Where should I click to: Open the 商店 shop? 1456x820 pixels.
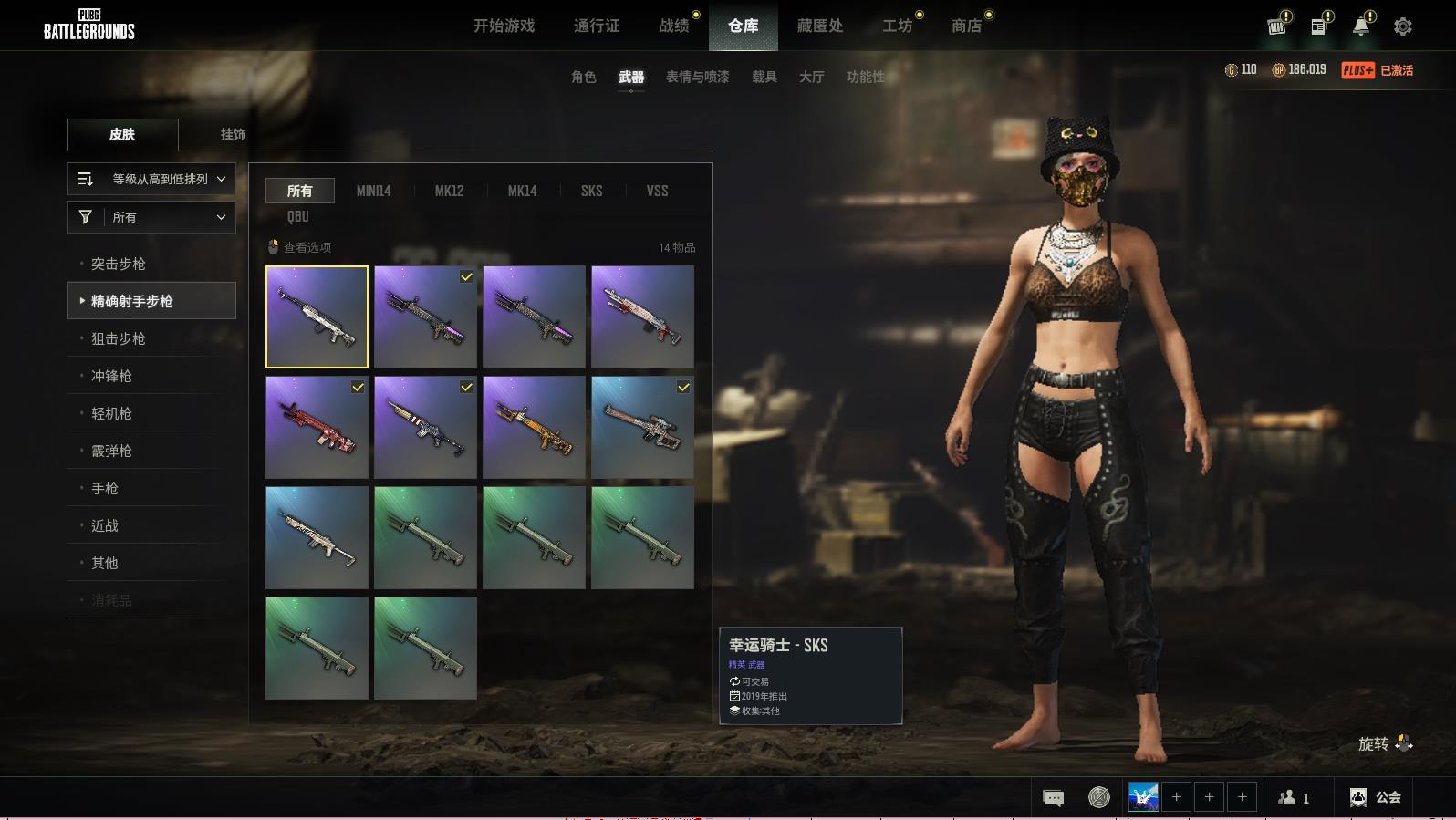coord(966,26)
